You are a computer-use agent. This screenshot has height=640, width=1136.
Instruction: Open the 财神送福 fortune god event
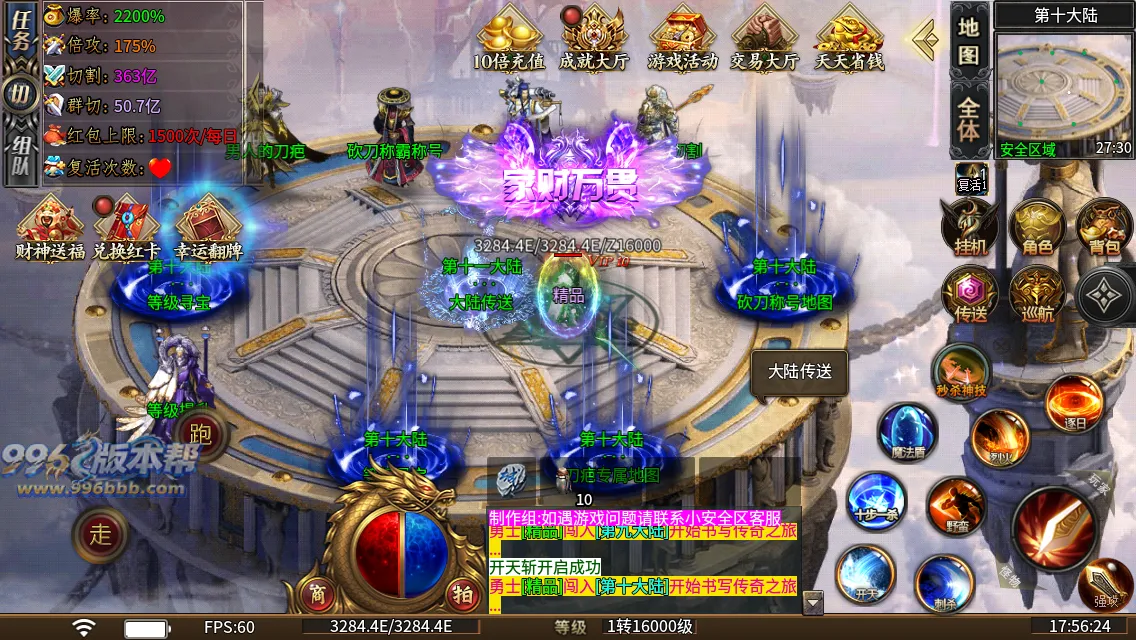50,227
